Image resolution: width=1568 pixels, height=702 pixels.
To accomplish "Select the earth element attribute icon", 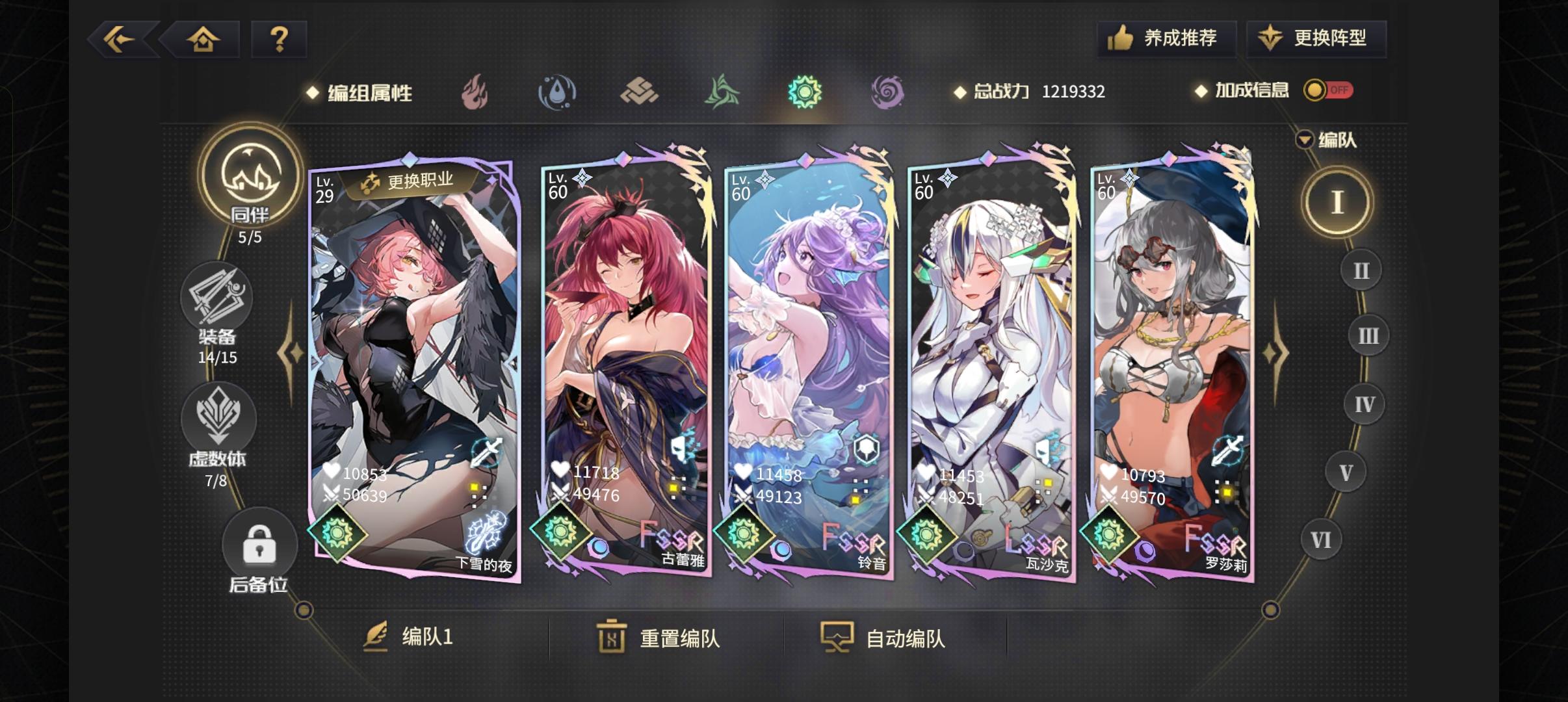I will [640, 92].
